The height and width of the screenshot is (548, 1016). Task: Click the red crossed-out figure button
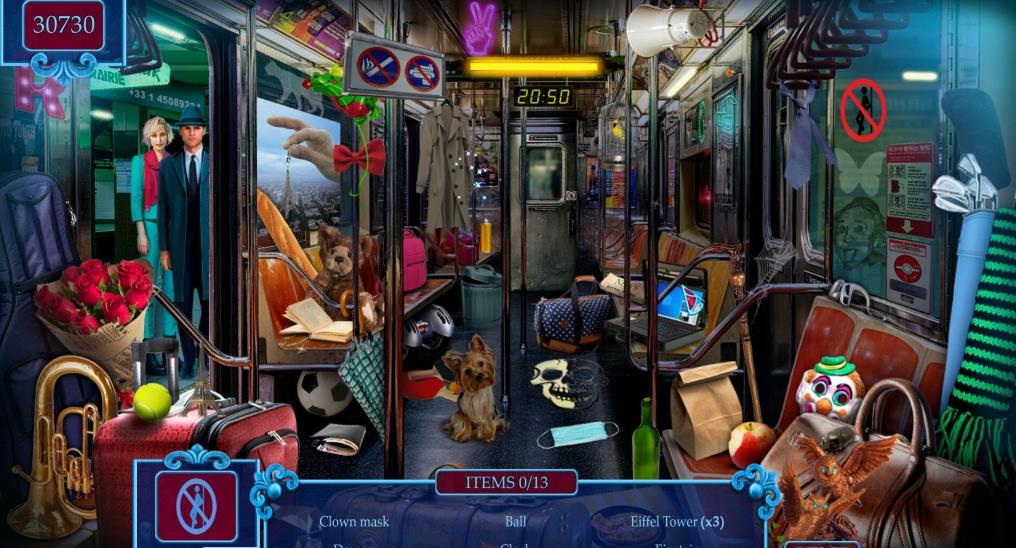pyautogui.click(x=196, y=506)
